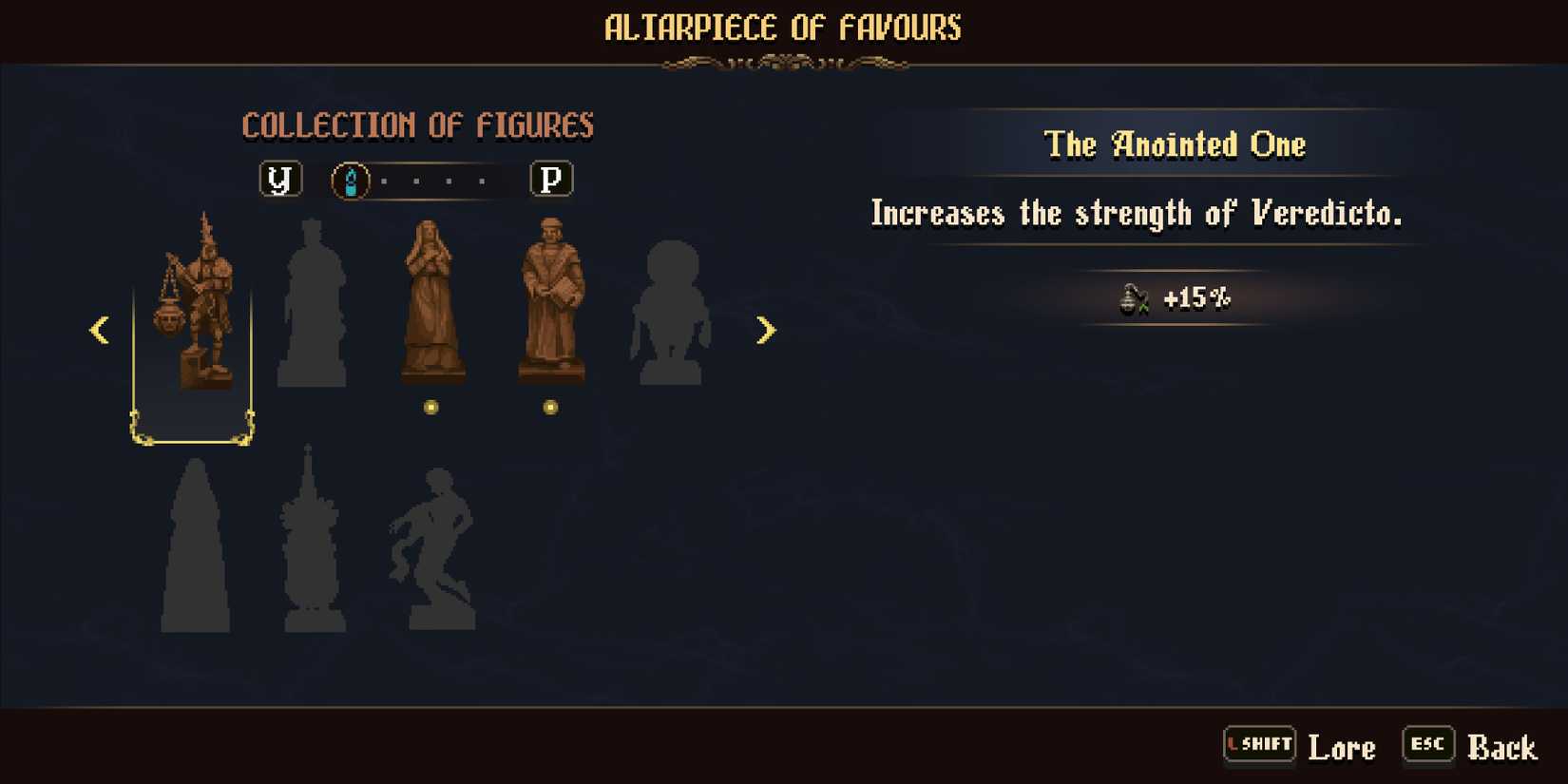
Task: Click the crowned silhouette locked figure
Action: click(314, 304)
